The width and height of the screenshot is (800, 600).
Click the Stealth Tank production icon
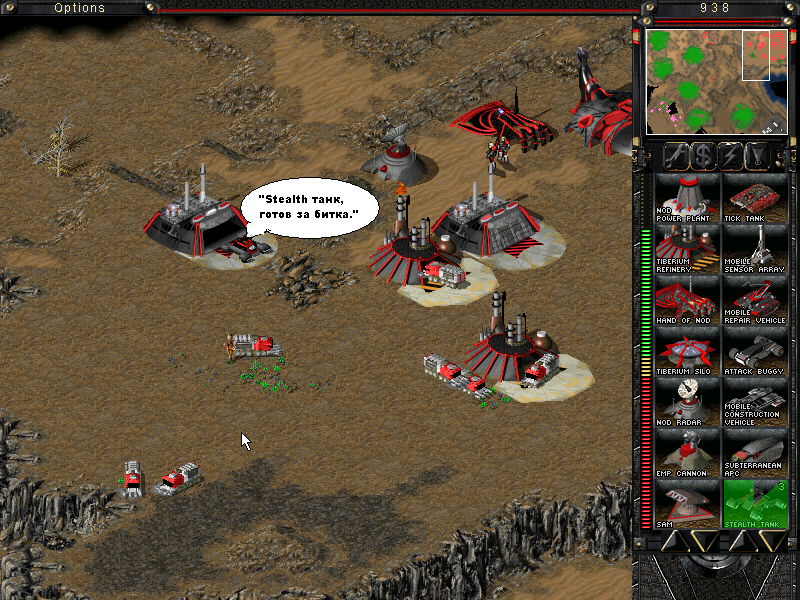tap(754, 502)
